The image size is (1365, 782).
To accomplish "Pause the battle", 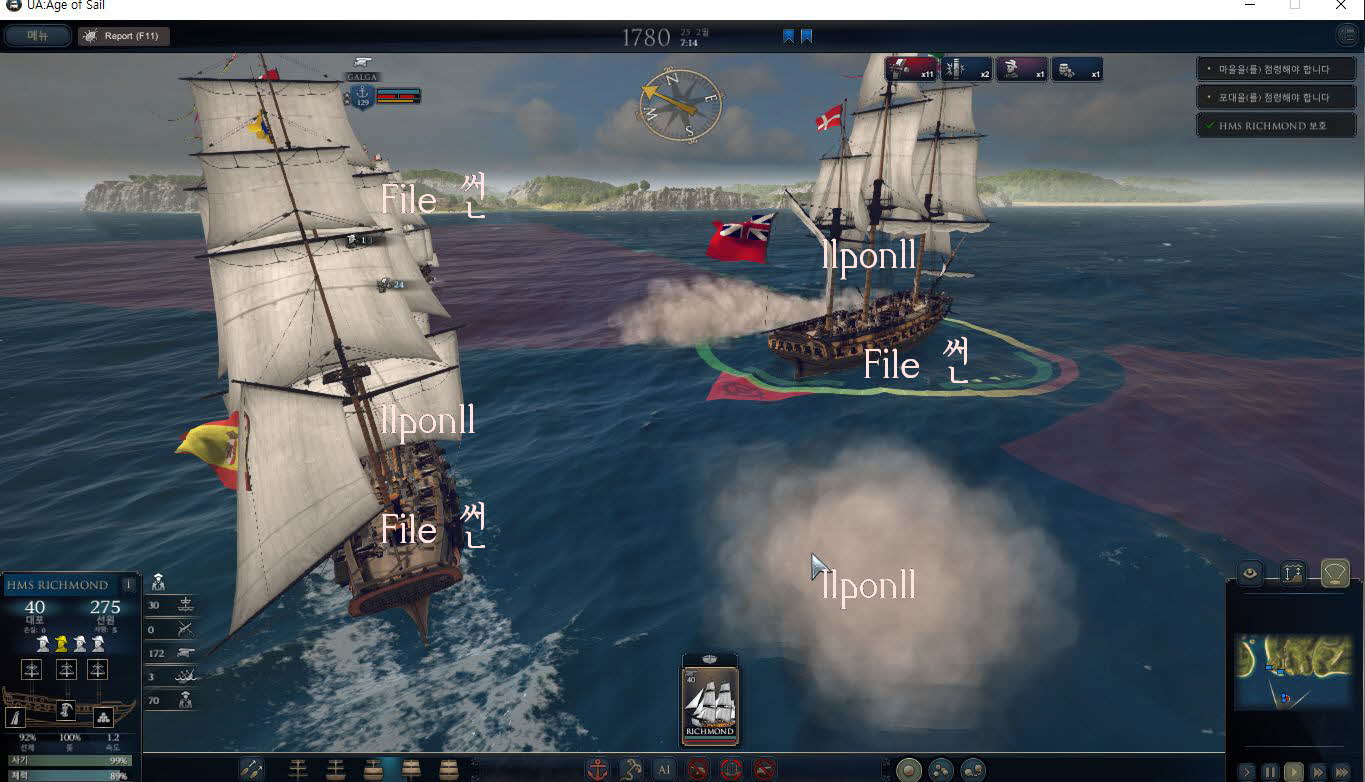I will coord(1270,772).
